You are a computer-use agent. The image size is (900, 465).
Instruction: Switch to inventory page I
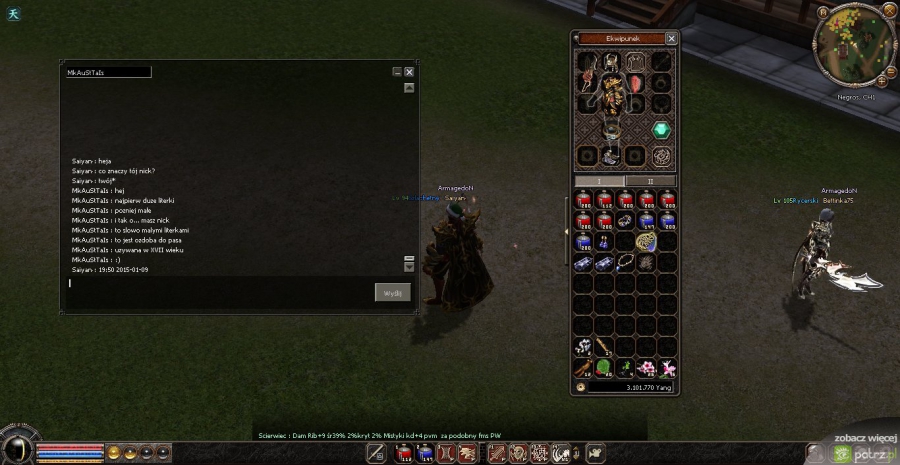tap(599, 181)
